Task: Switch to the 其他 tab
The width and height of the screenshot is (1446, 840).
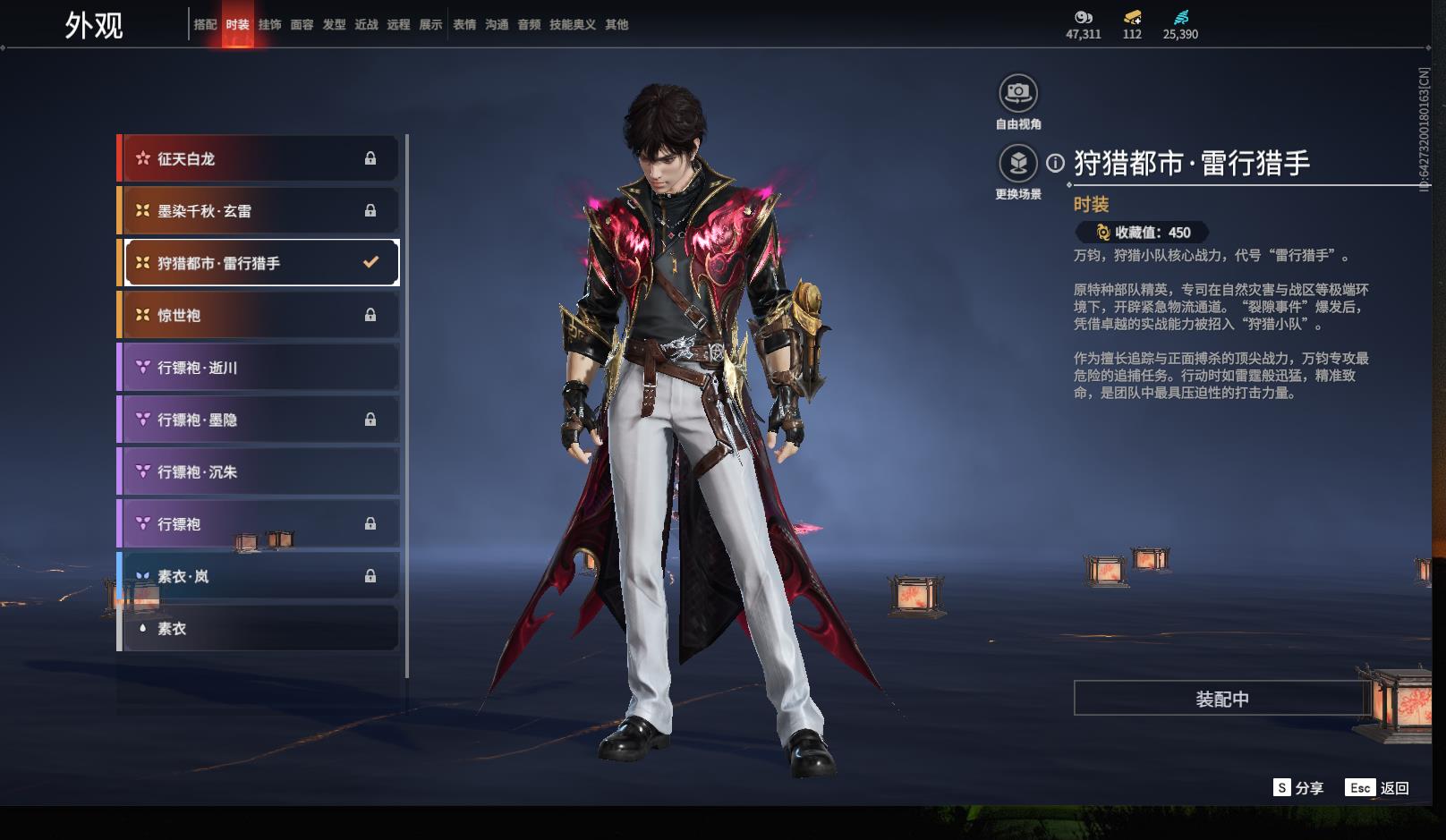Action: (617, 25)
